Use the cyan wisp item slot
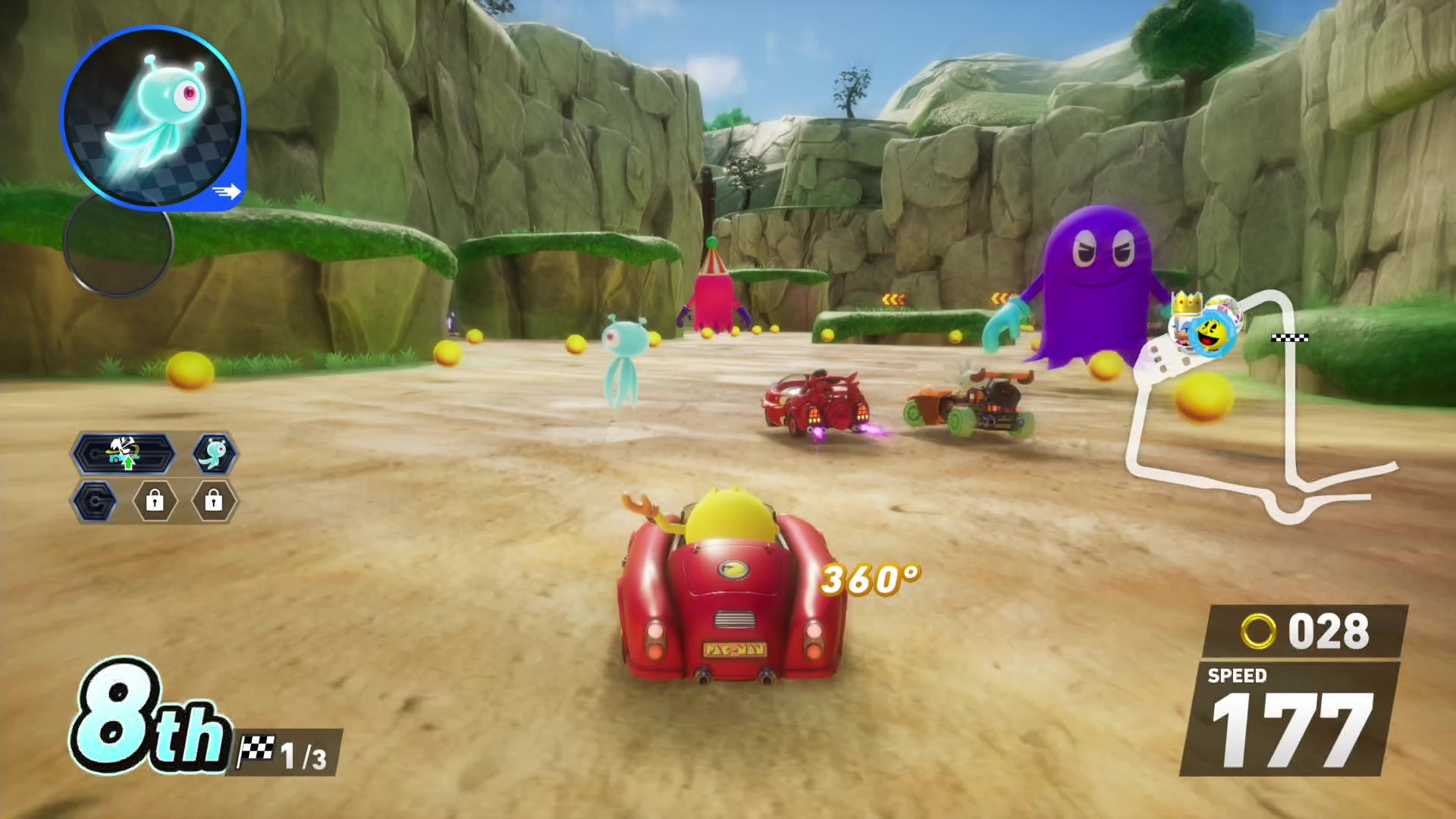The width and height of the screenshot is (1456, 819). pyautogui.click(x=152, y=118)
